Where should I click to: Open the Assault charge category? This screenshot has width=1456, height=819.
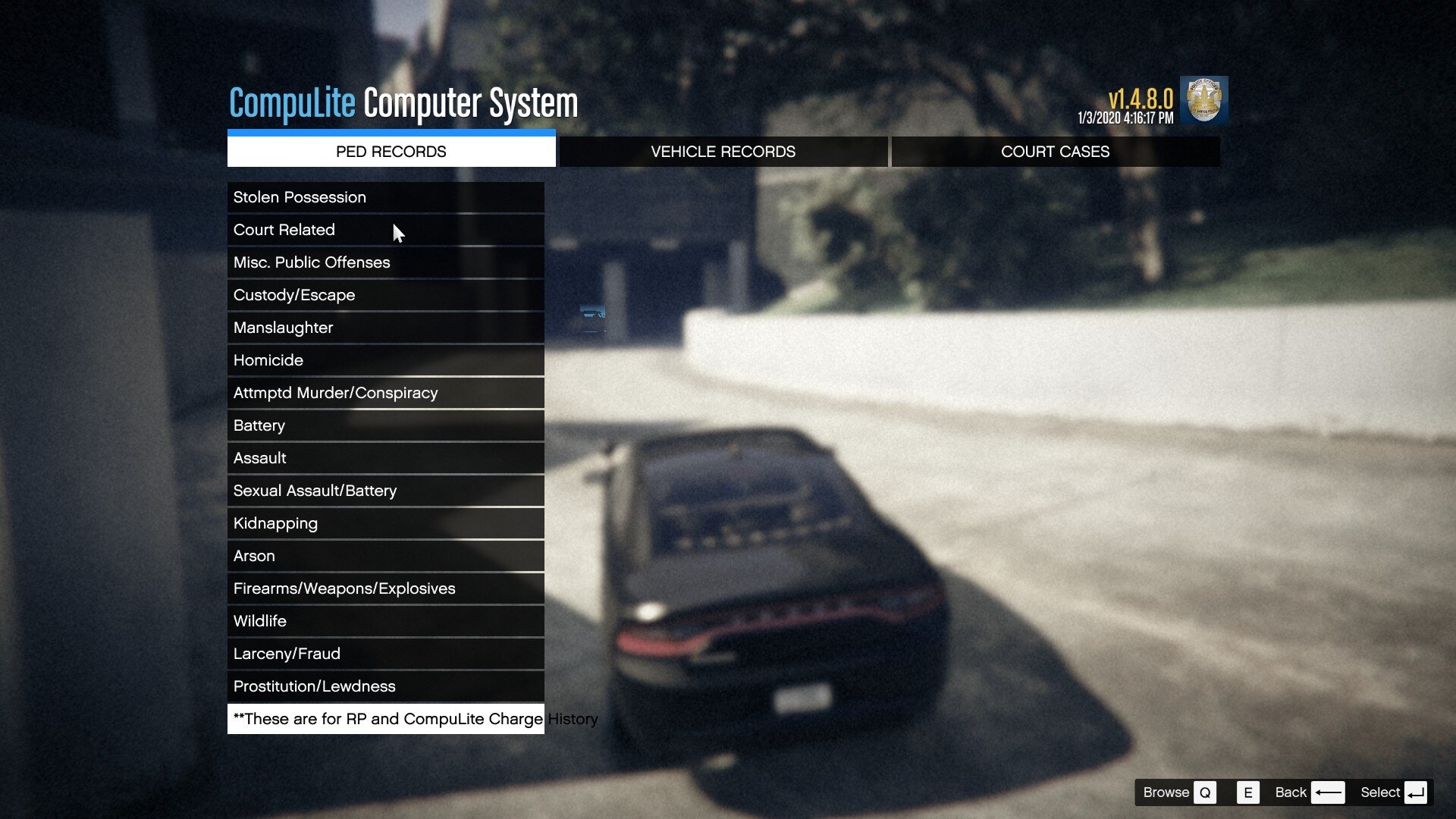[x=385, y=458]
